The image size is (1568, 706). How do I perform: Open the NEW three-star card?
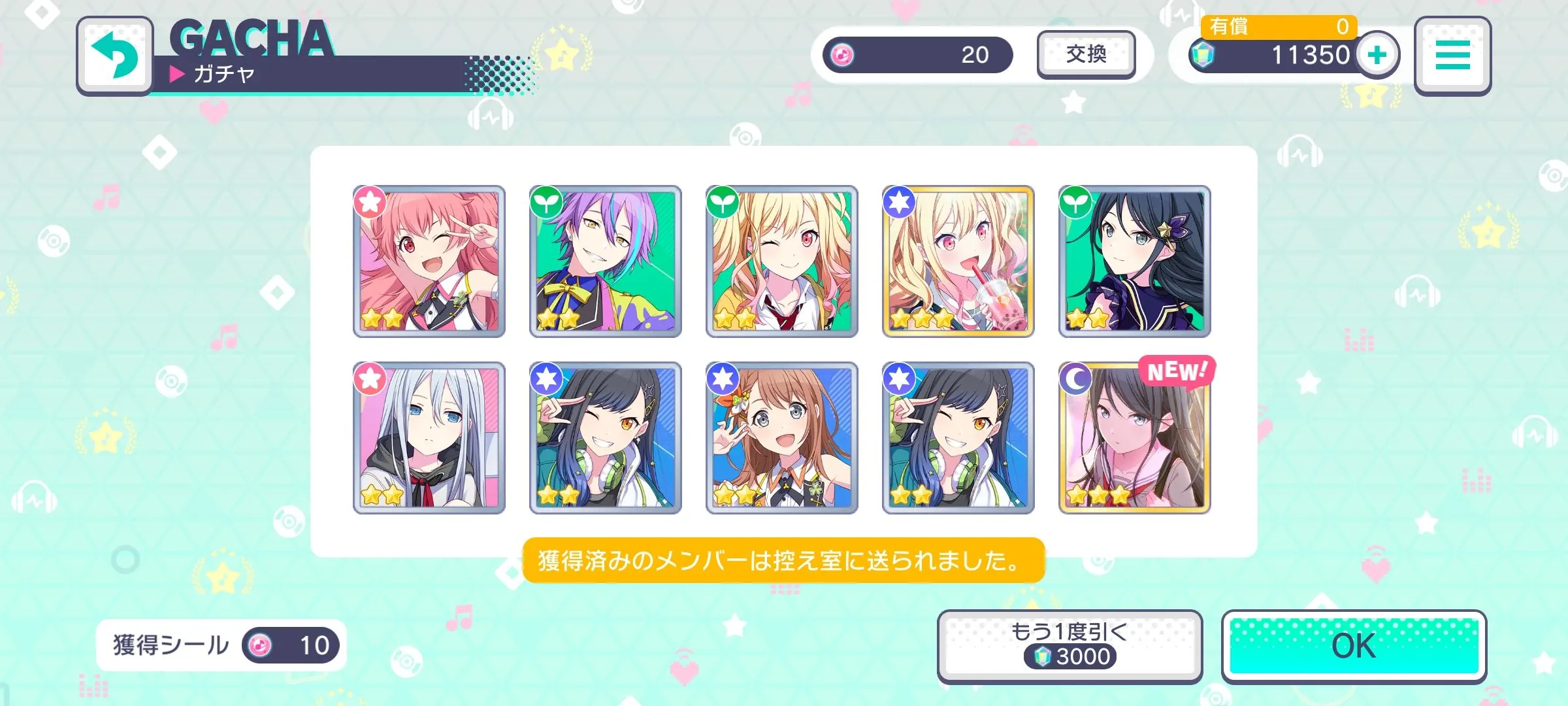coord(1135,438)
